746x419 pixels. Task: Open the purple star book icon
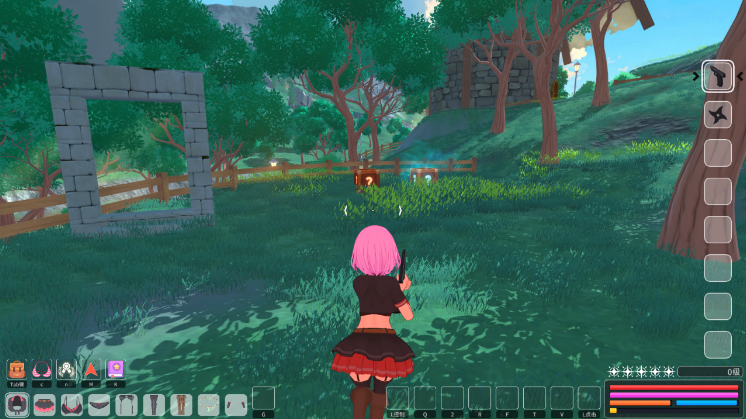tap(116, 369)
